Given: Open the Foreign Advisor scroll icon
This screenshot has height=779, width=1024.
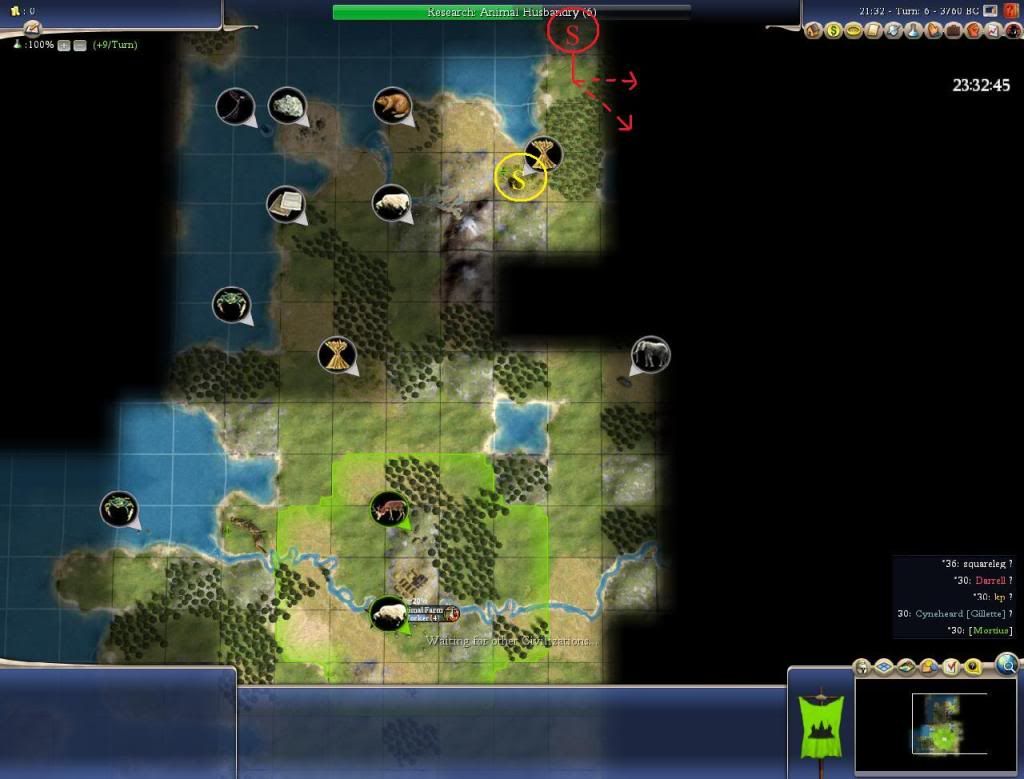Looking at the screenshot, I should click(872, 32).
